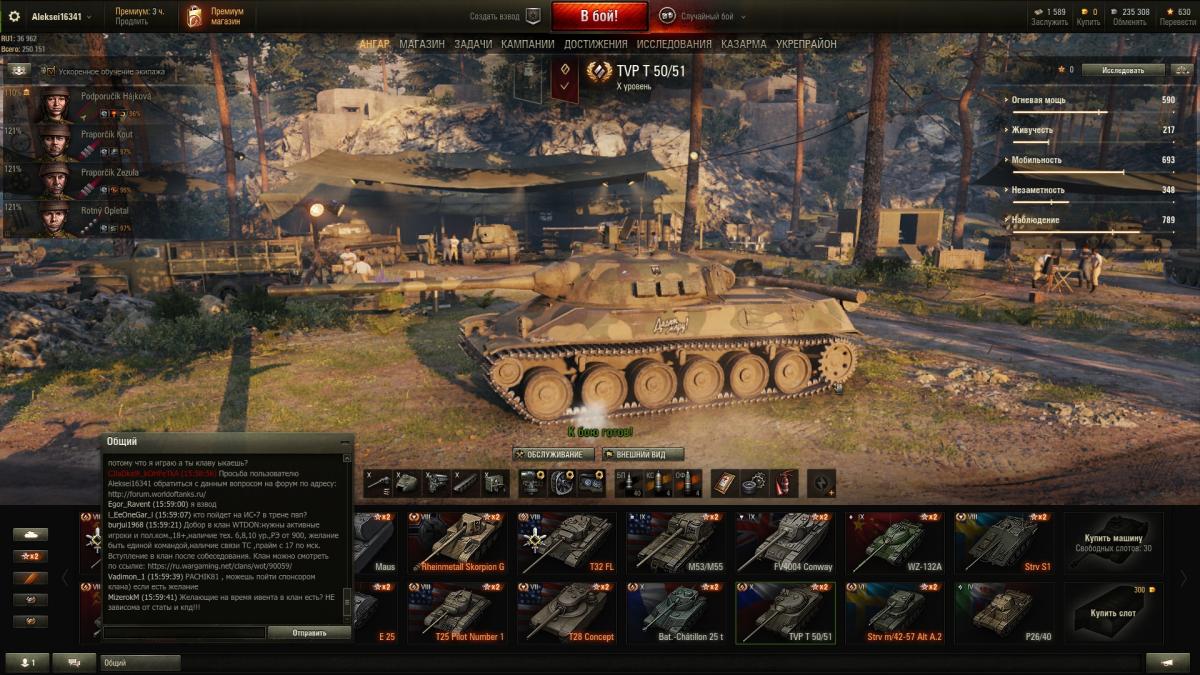Buy a new vehicle via Купить машину
Image resolution: width=1200 pixels, height=675 pixels.
coord(1113,542)
